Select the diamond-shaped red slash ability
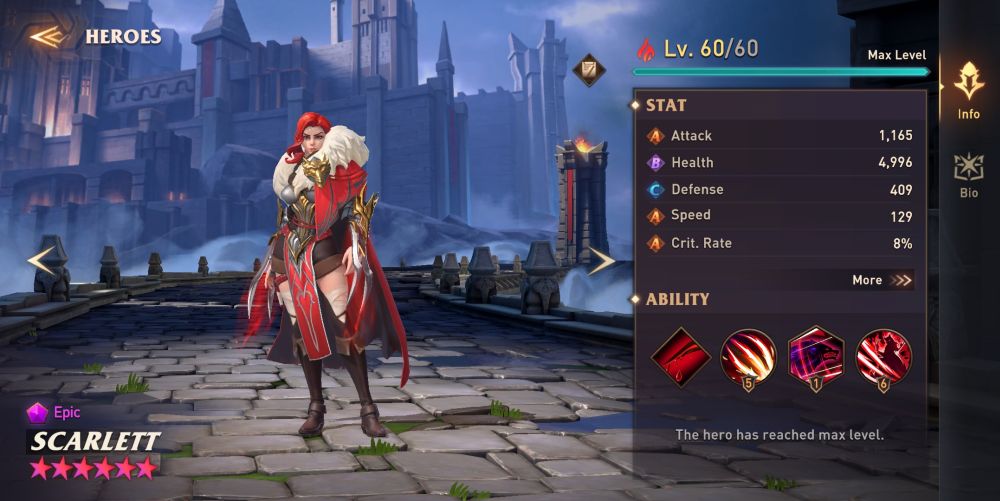 [681, 356]
